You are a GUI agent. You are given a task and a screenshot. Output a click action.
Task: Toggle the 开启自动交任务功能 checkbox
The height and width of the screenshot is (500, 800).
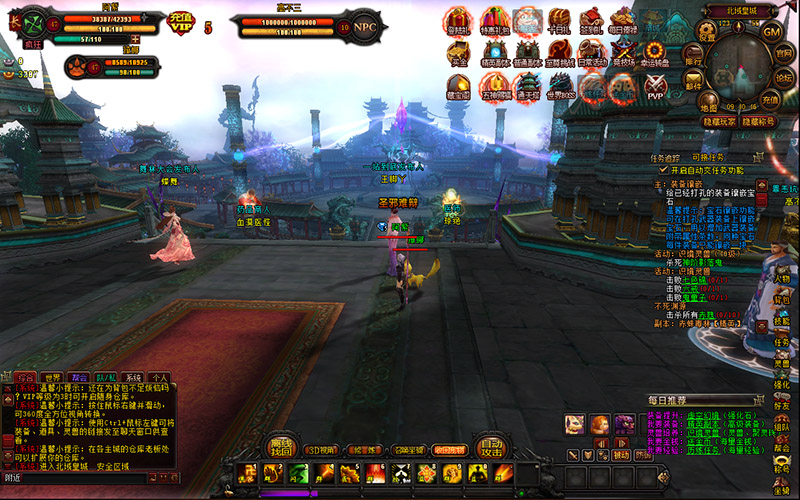click(662, 170)
